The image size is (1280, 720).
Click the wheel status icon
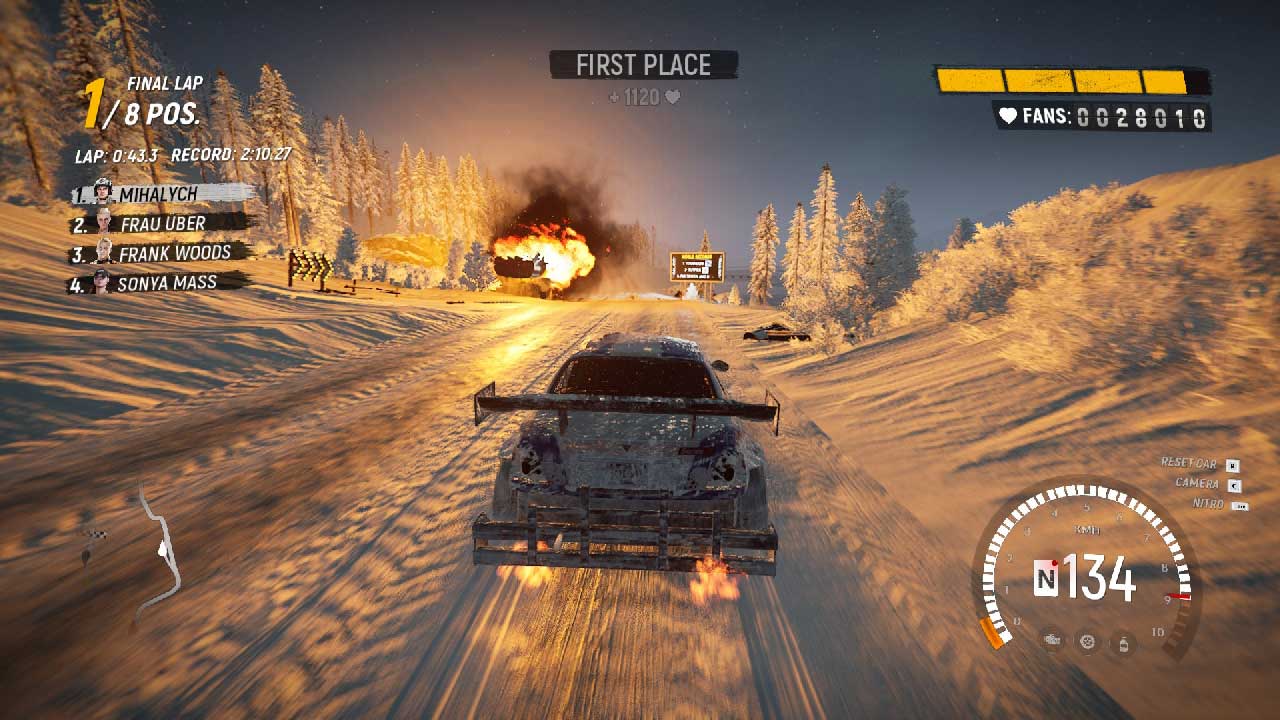click(1087, 641)
